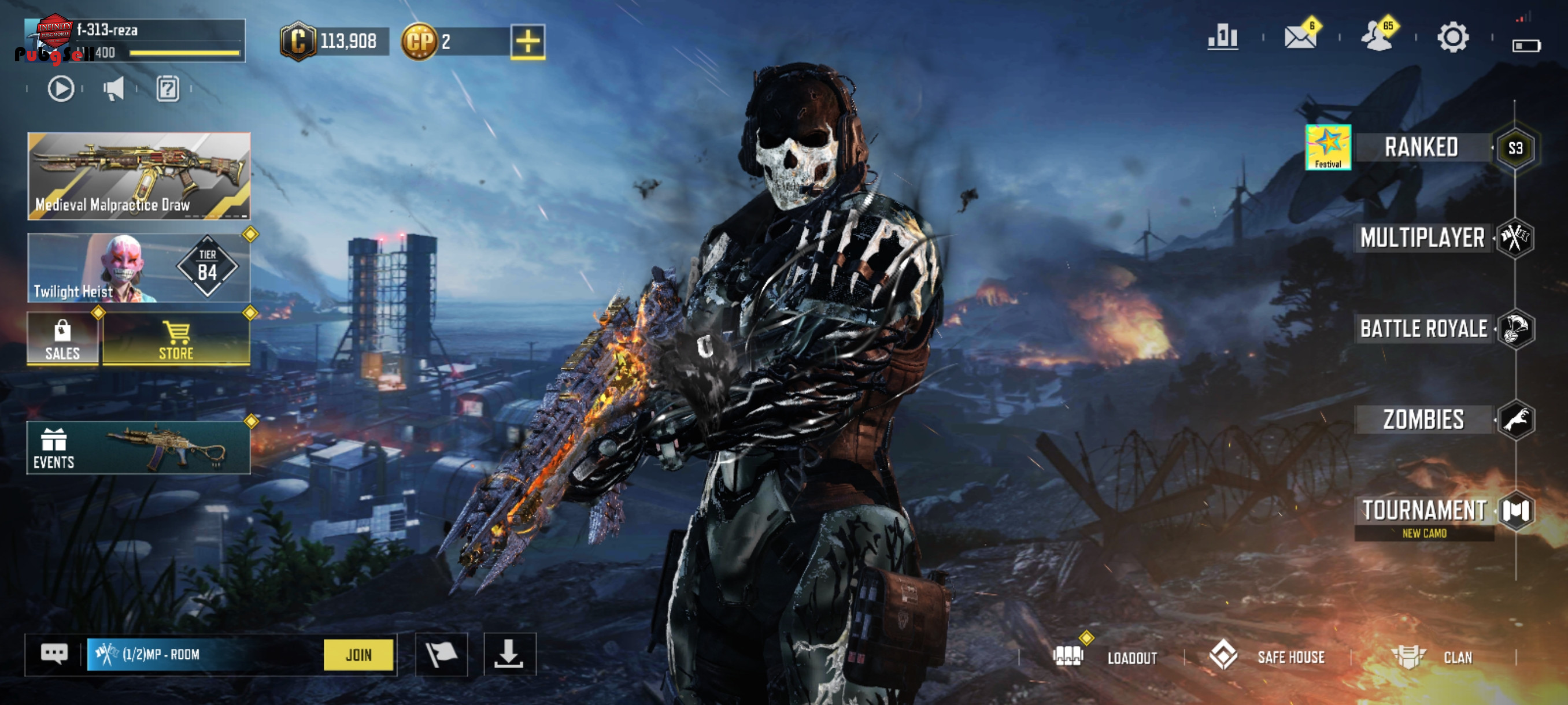Image resolution: width=1568 pixels, height=705 pixels.
Task: Open the Medieval Malpractice Draw banner
Action: [x=139, y=176]
